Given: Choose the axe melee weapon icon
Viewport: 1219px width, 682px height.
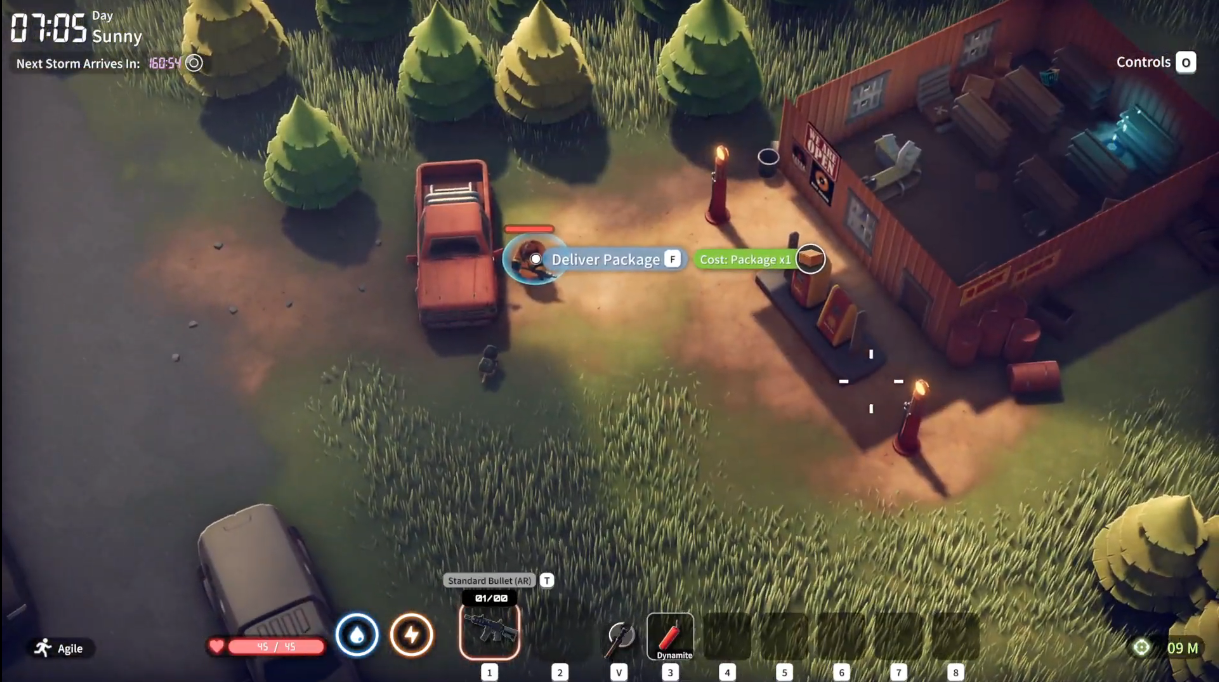Looking at the screenshot, I should (x=620, y=636).
